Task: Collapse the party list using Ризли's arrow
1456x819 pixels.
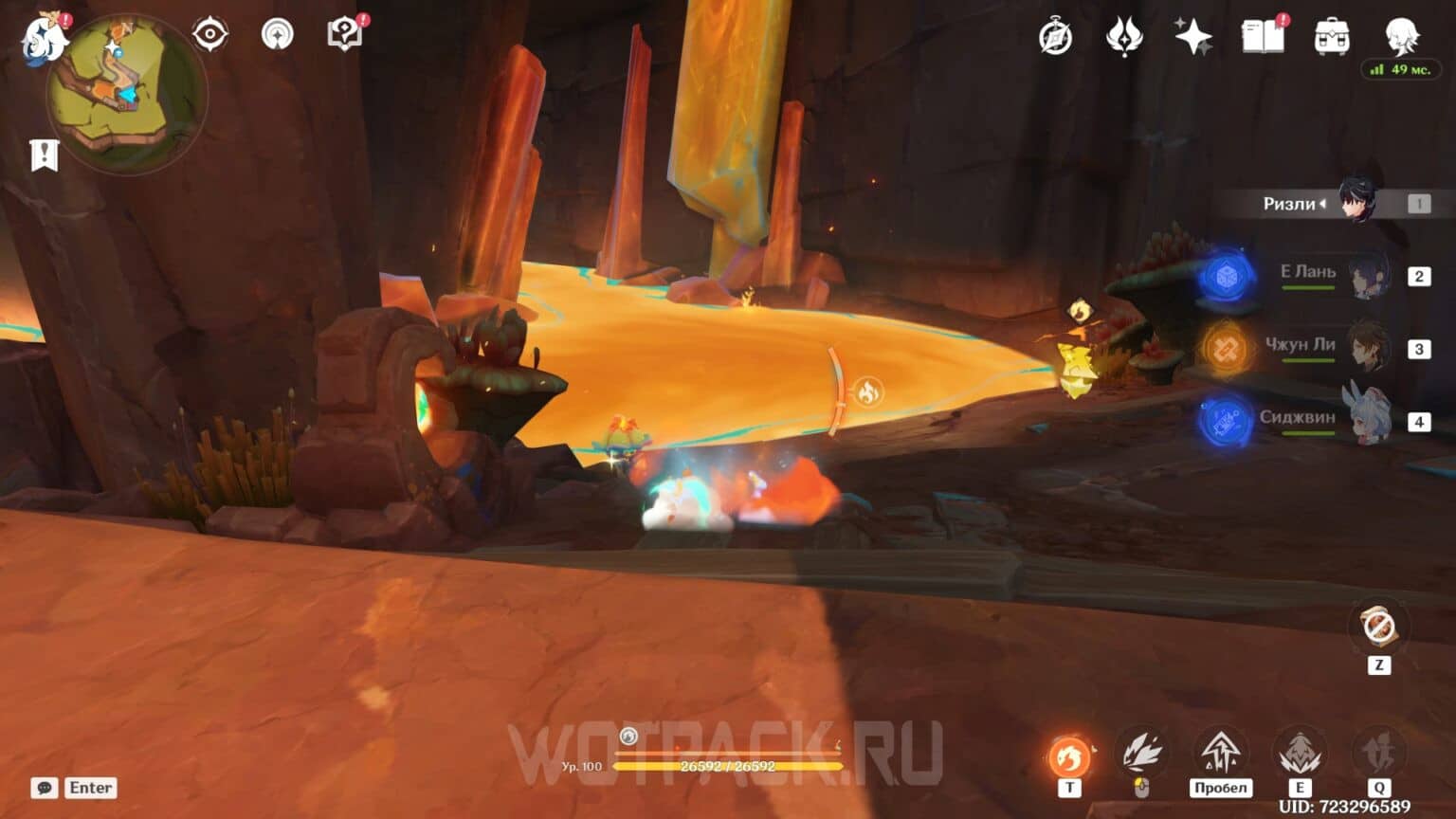Action: pyautogui.click(x=1323, y=204)
